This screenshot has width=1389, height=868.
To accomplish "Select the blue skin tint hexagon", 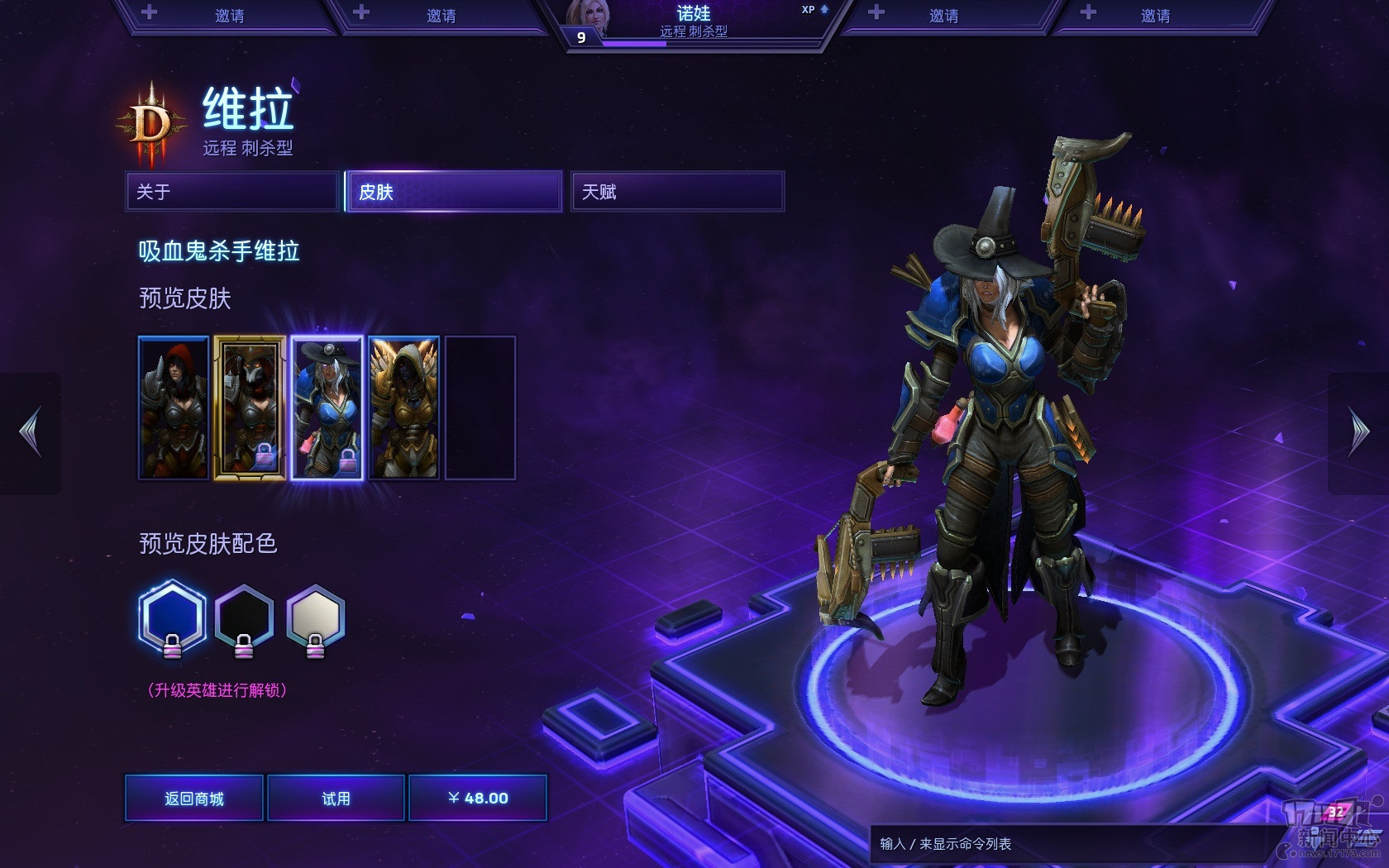I will [x=172, y=617].
